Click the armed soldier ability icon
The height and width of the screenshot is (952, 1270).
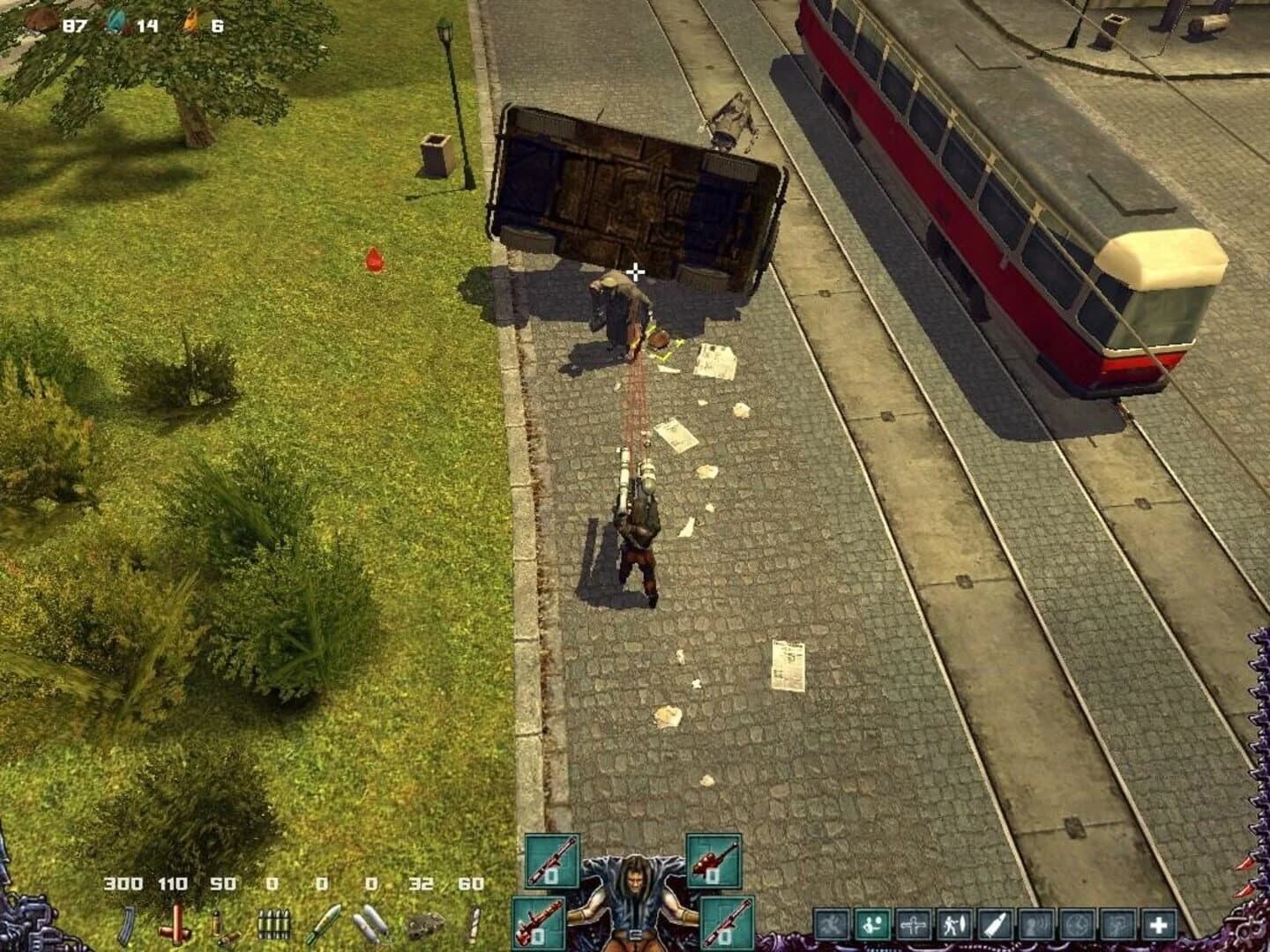click(1117, 926)
